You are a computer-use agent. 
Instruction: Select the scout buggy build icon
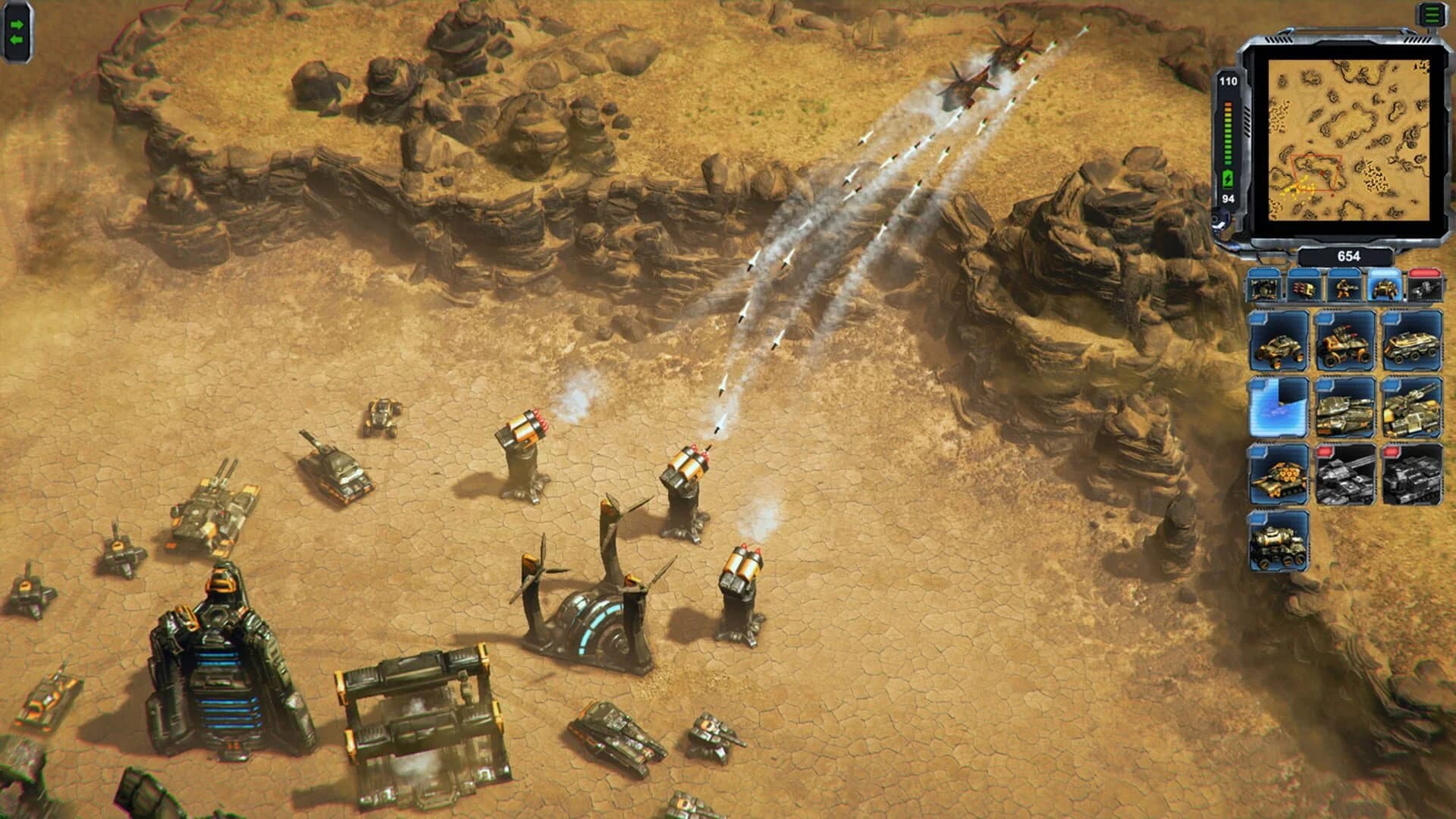tap(1280, 341)
